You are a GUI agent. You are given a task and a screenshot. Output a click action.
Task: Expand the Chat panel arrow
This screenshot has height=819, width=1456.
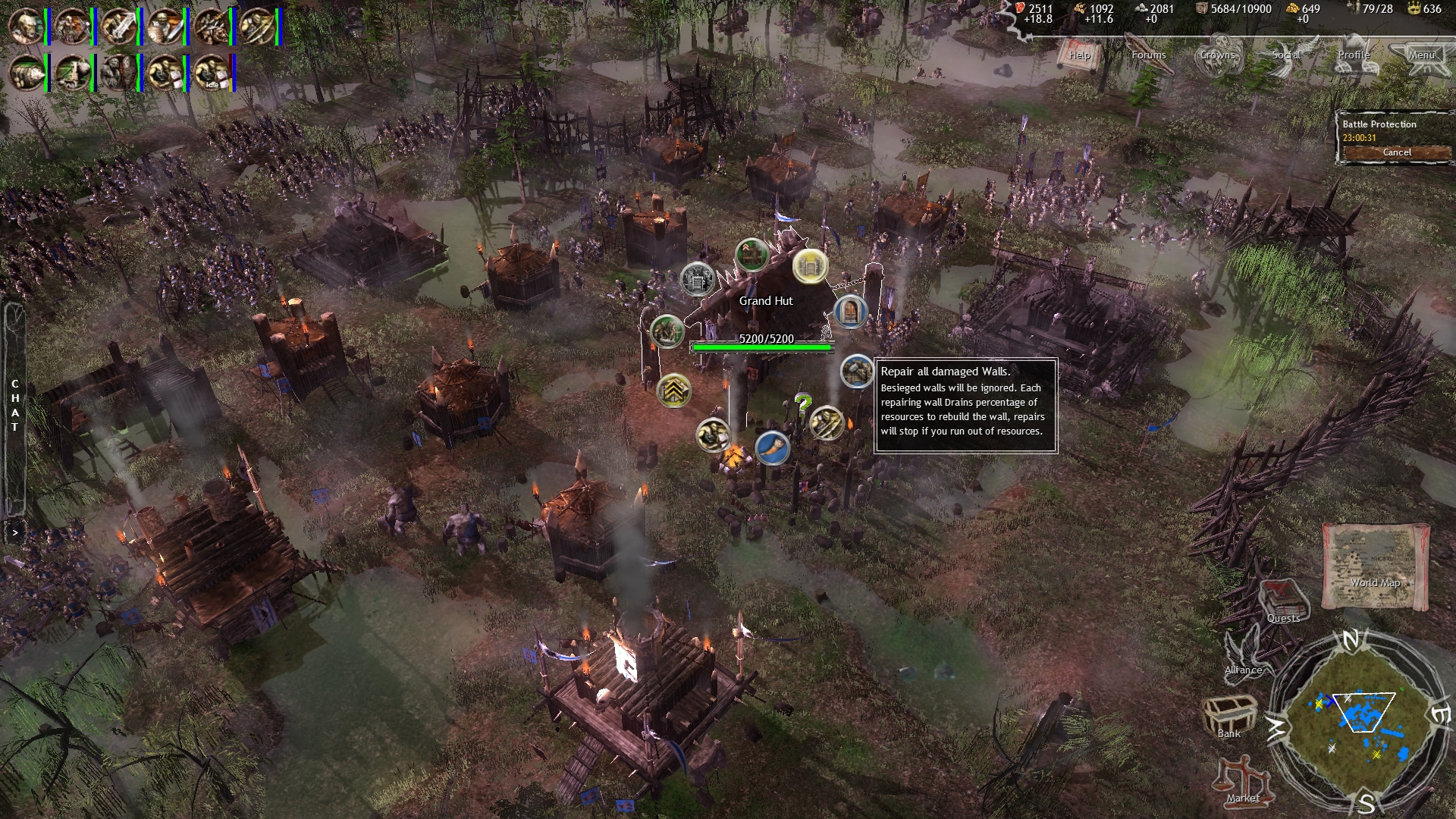(14, 532)
